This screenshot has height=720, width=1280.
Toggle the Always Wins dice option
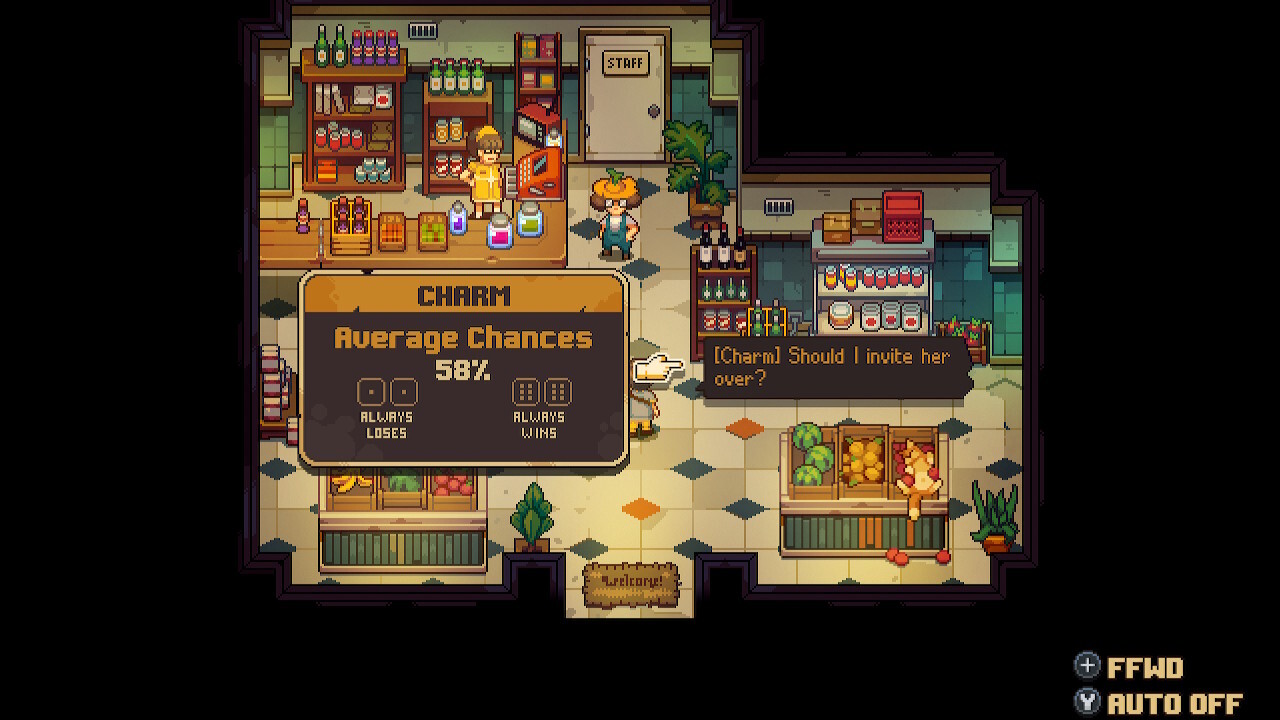[543, 391]
